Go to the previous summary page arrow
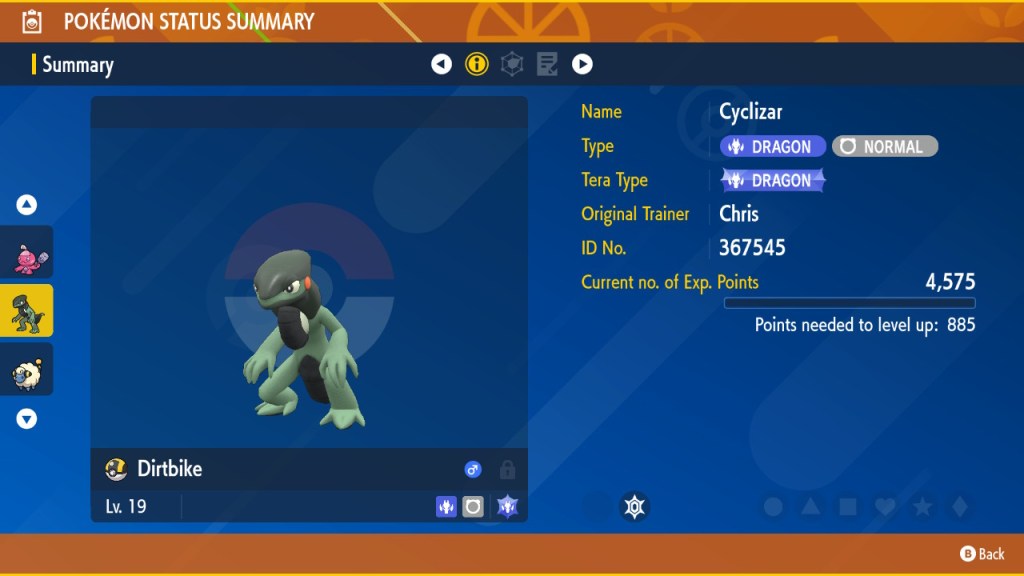The height and width of the screenshot is (576, 1024). [x=441, y=65]
